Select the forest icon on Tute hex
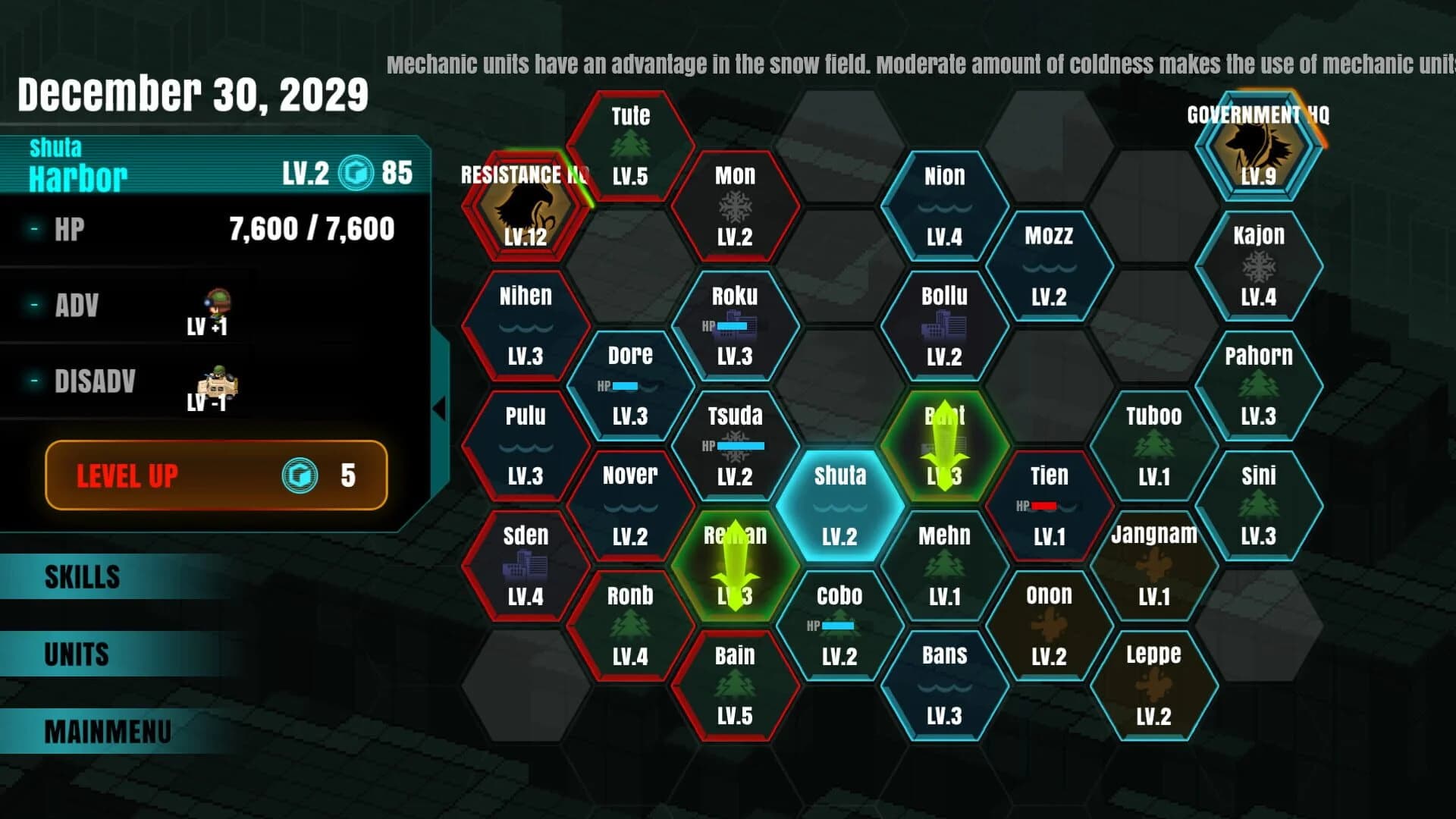Viewport: 1456px width, 819px height. click(631, 144)
